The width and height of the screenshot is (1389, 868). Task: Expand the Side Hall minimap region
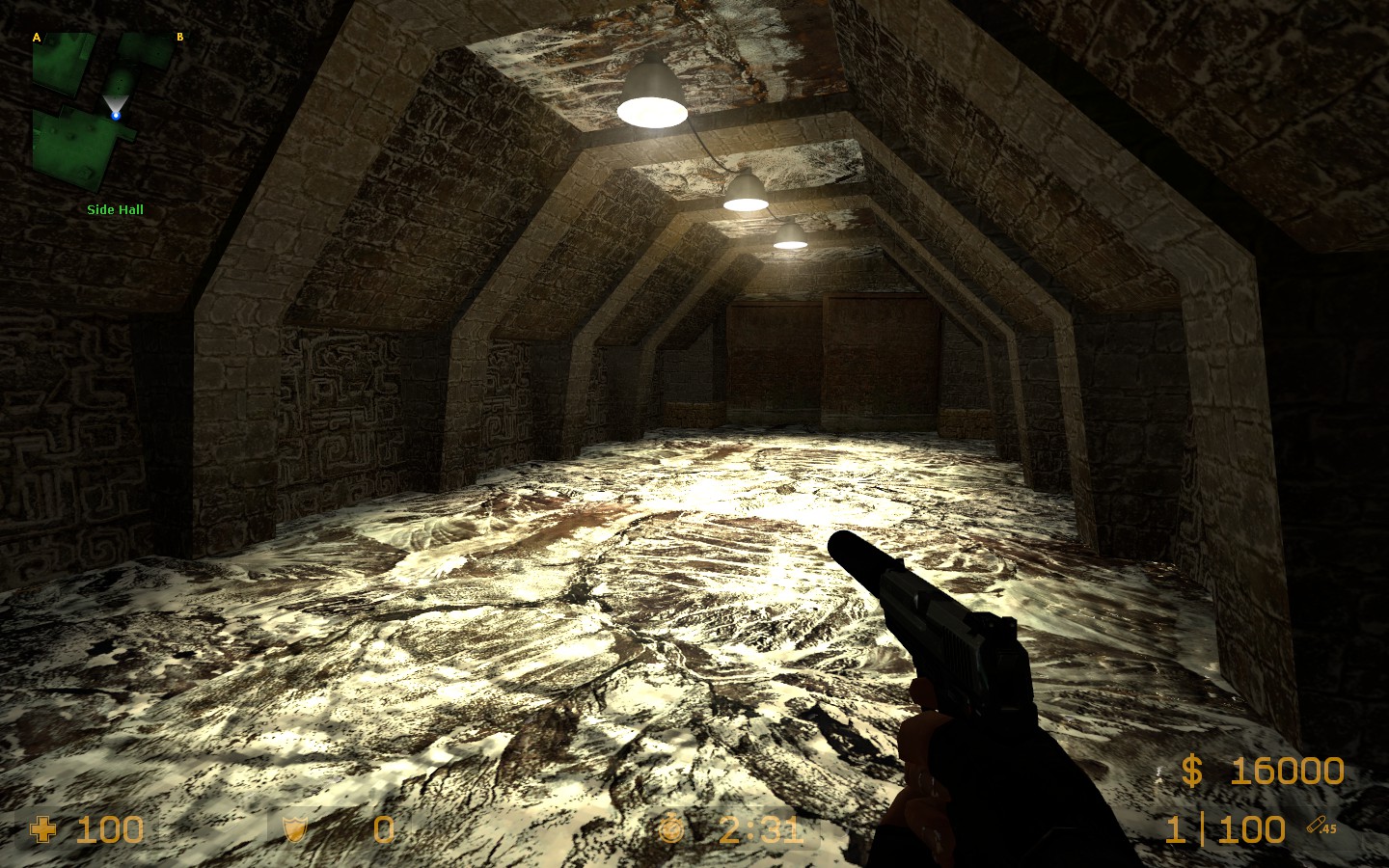[x=115, y=209]
